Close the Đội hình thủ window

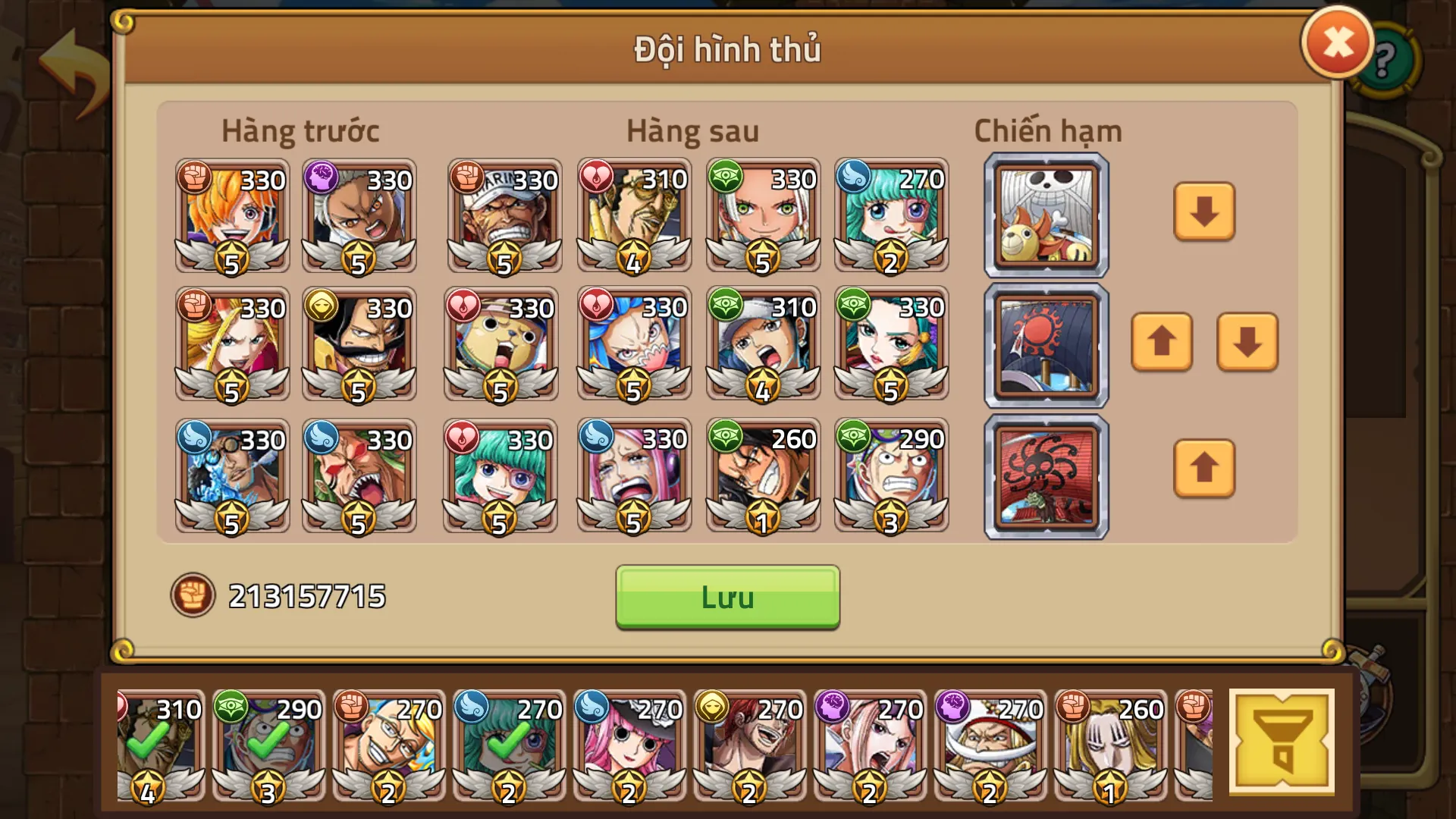click(1336, 42)
